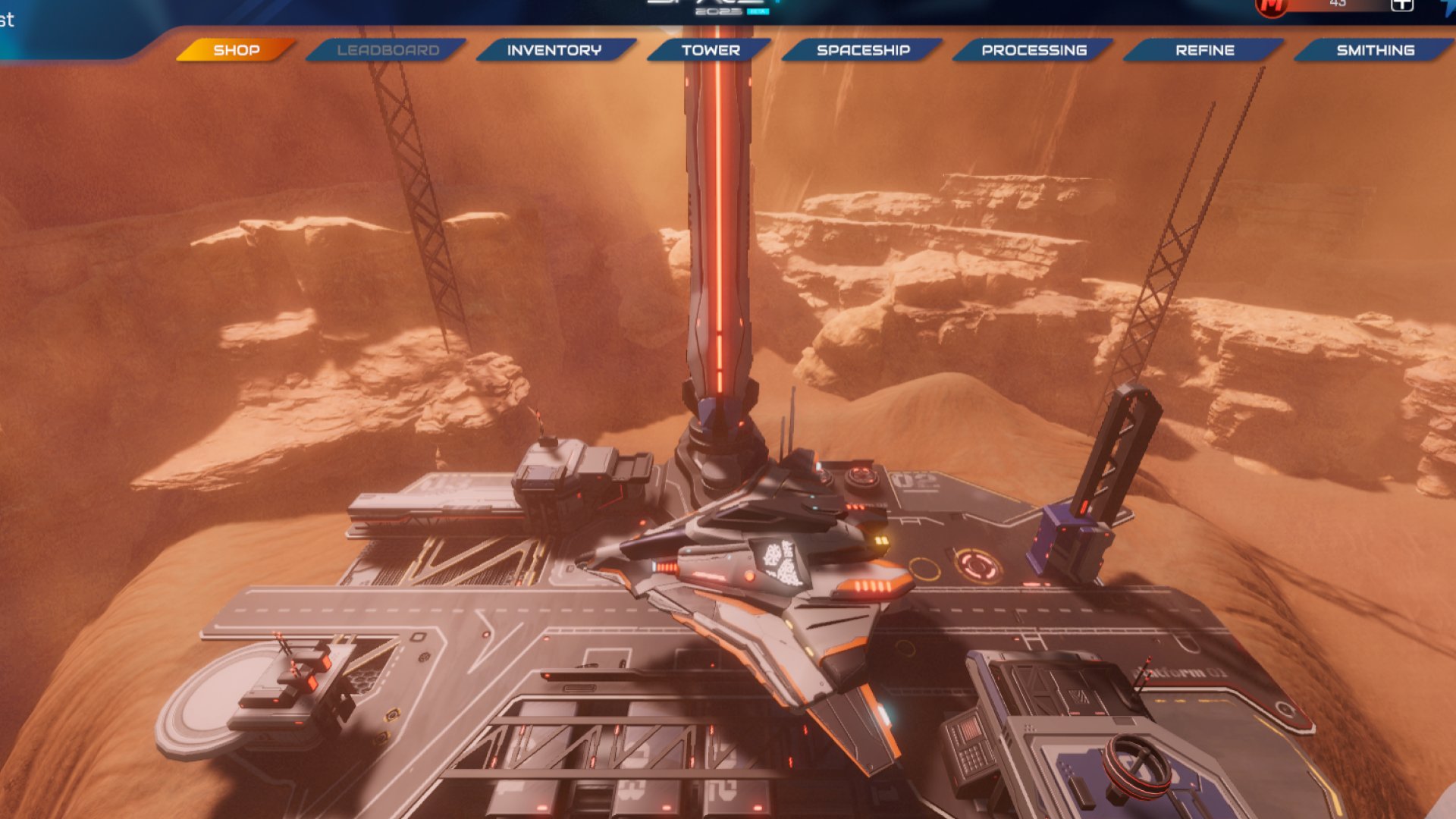Screen dimensions: 1456x819
Task: Open the Refine tab
Action: 1204,50
